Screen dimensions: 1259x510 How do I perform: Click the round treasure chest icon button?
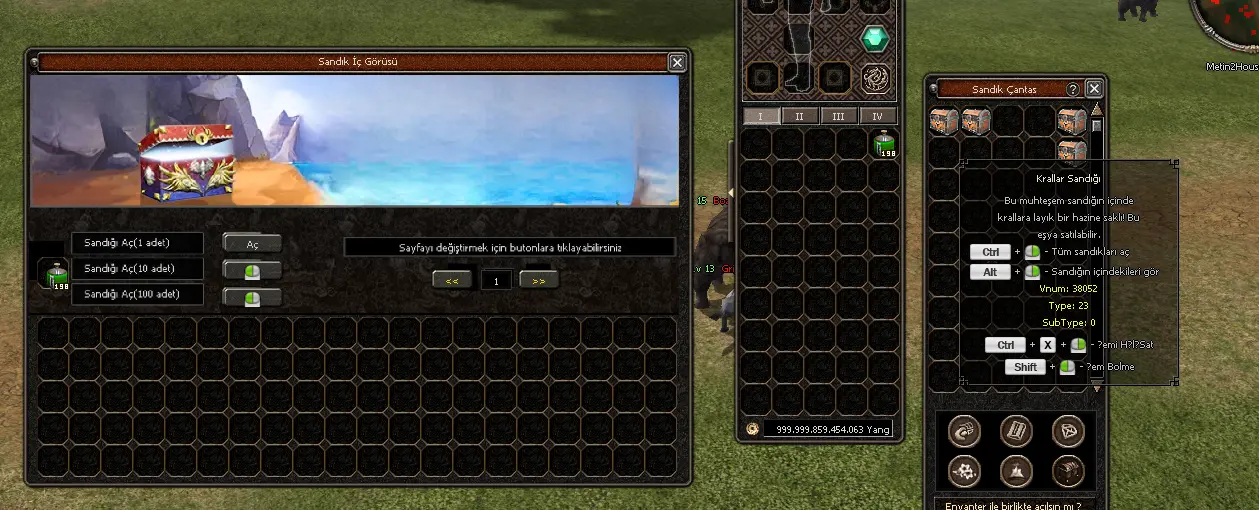1068,471
